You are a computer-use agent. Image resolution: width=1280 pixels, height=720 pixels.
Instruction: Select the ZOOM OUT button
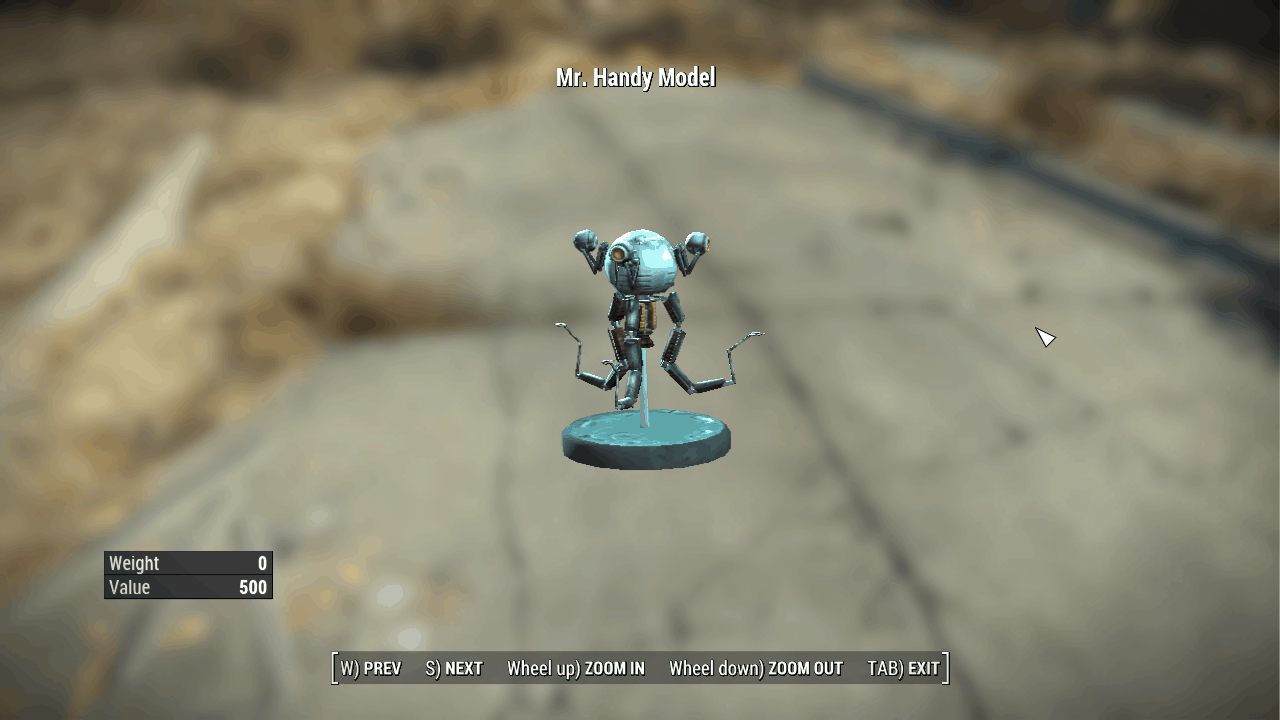click(x=756, y=669)
